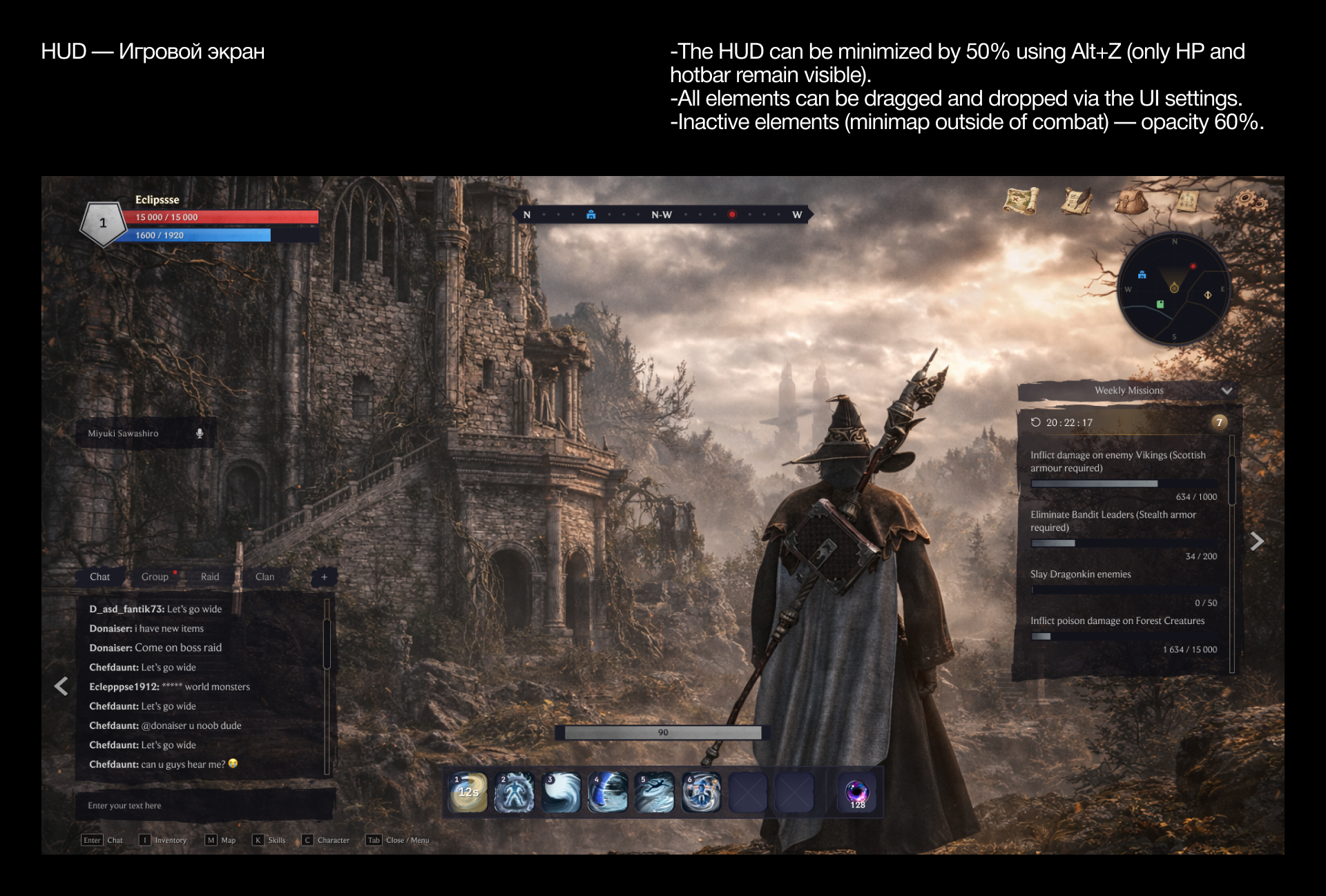Activate the hotbar skill in slot 1

[468, 792]
